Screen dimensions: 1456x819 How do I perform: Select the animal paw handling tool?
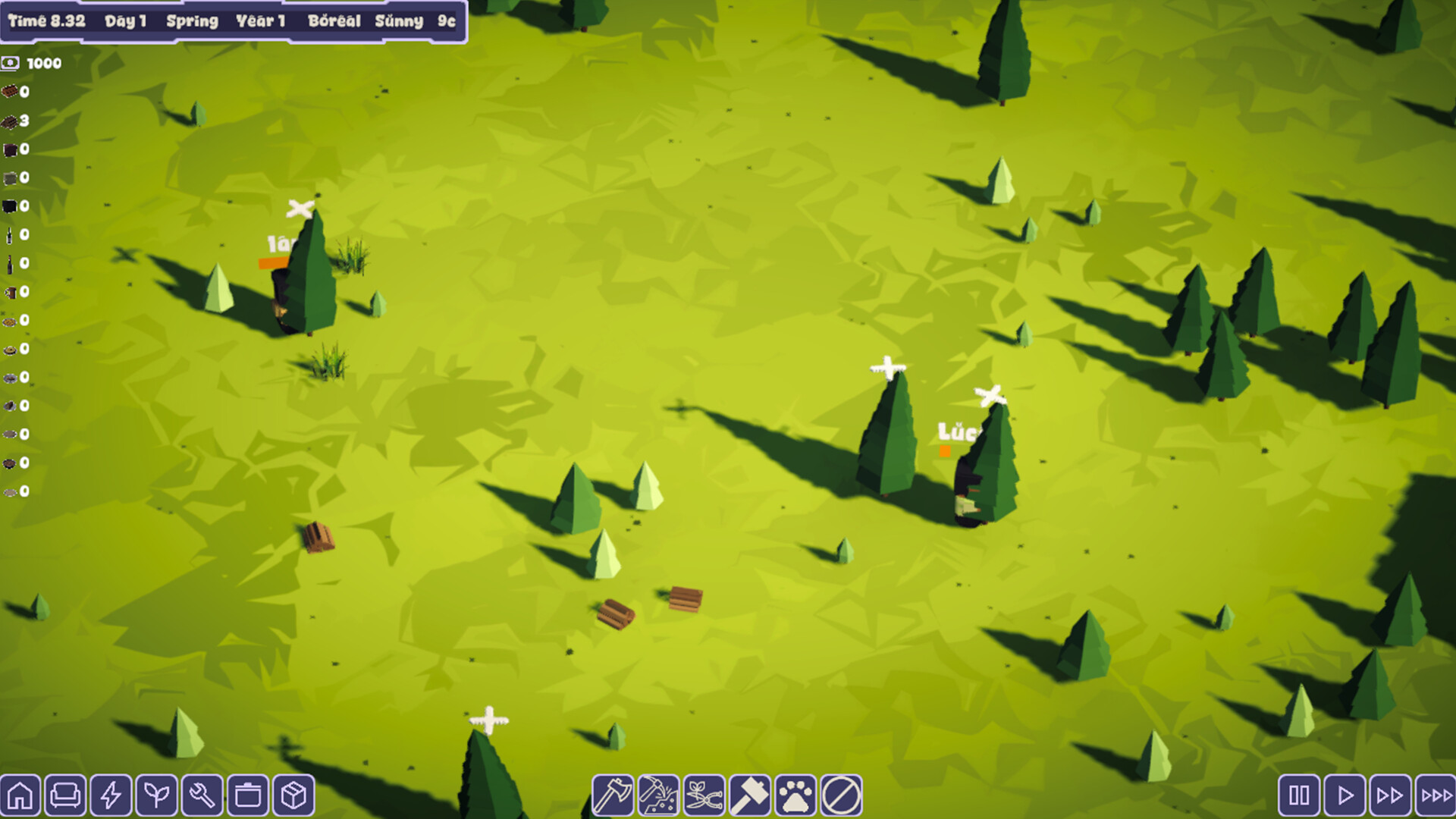[795, 795]
